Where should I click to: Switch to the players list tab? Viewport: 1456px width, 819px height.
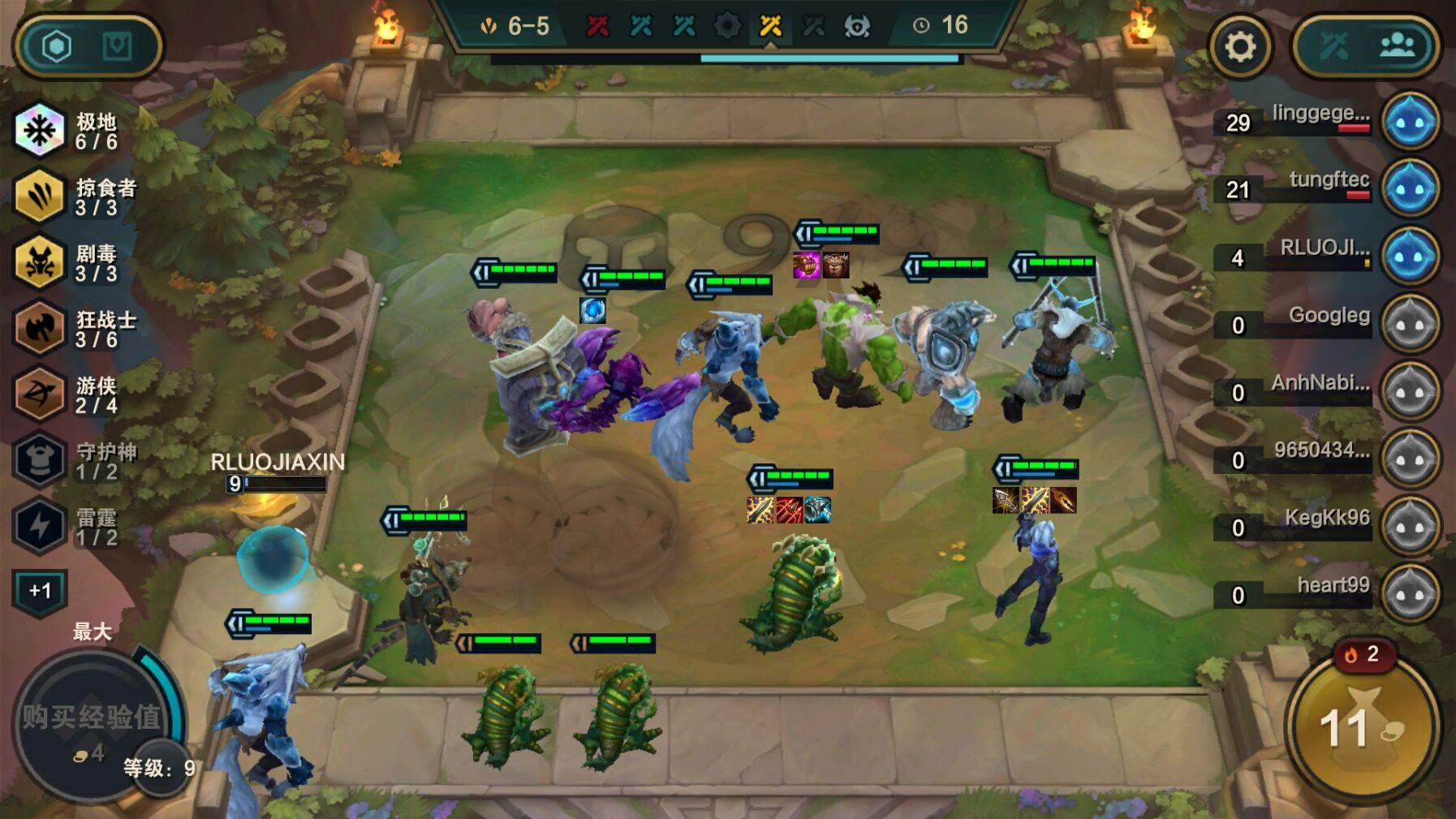click(x=1398, y=46)
